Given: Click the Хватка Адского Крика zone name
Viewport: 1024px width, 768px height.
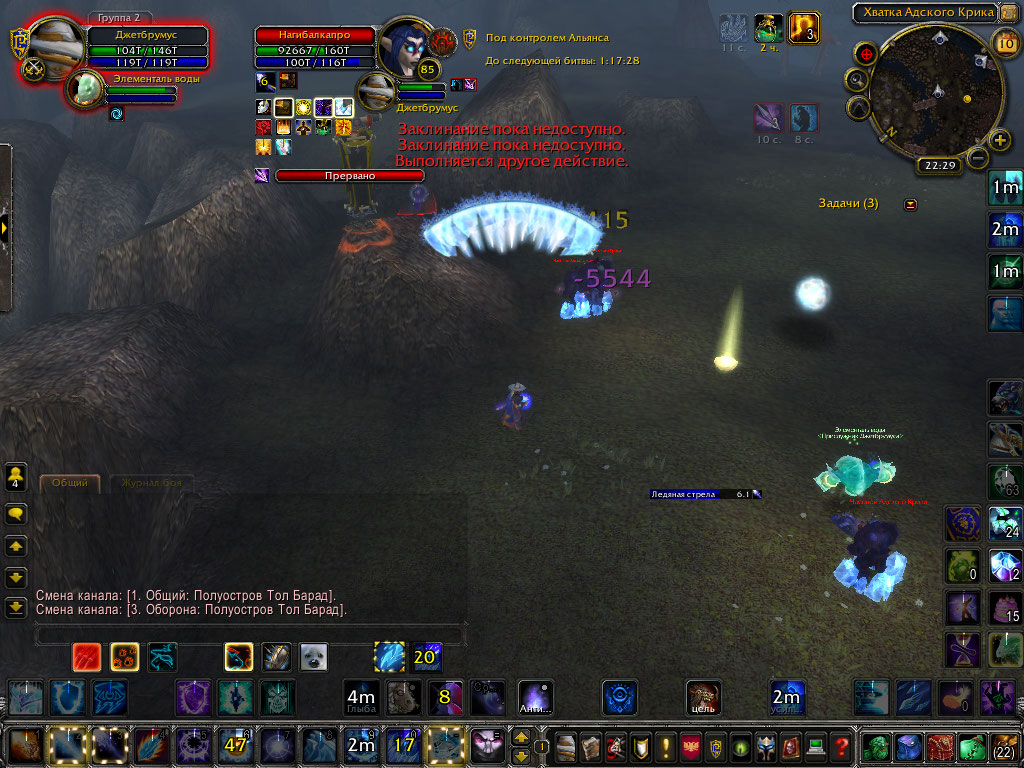Looking at the screenshot, I should (923, 12).
